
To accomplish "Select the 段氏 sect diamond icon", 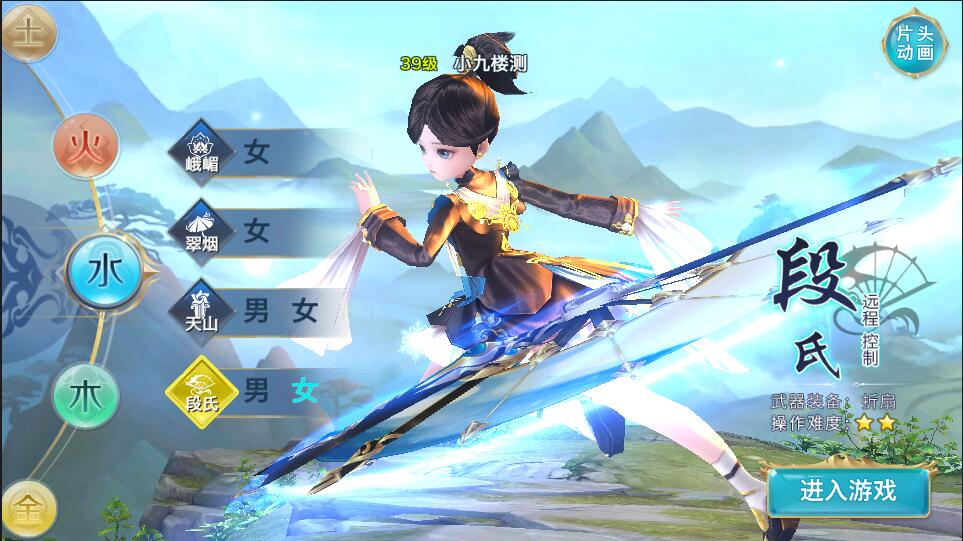I will (x=201, y=390).
